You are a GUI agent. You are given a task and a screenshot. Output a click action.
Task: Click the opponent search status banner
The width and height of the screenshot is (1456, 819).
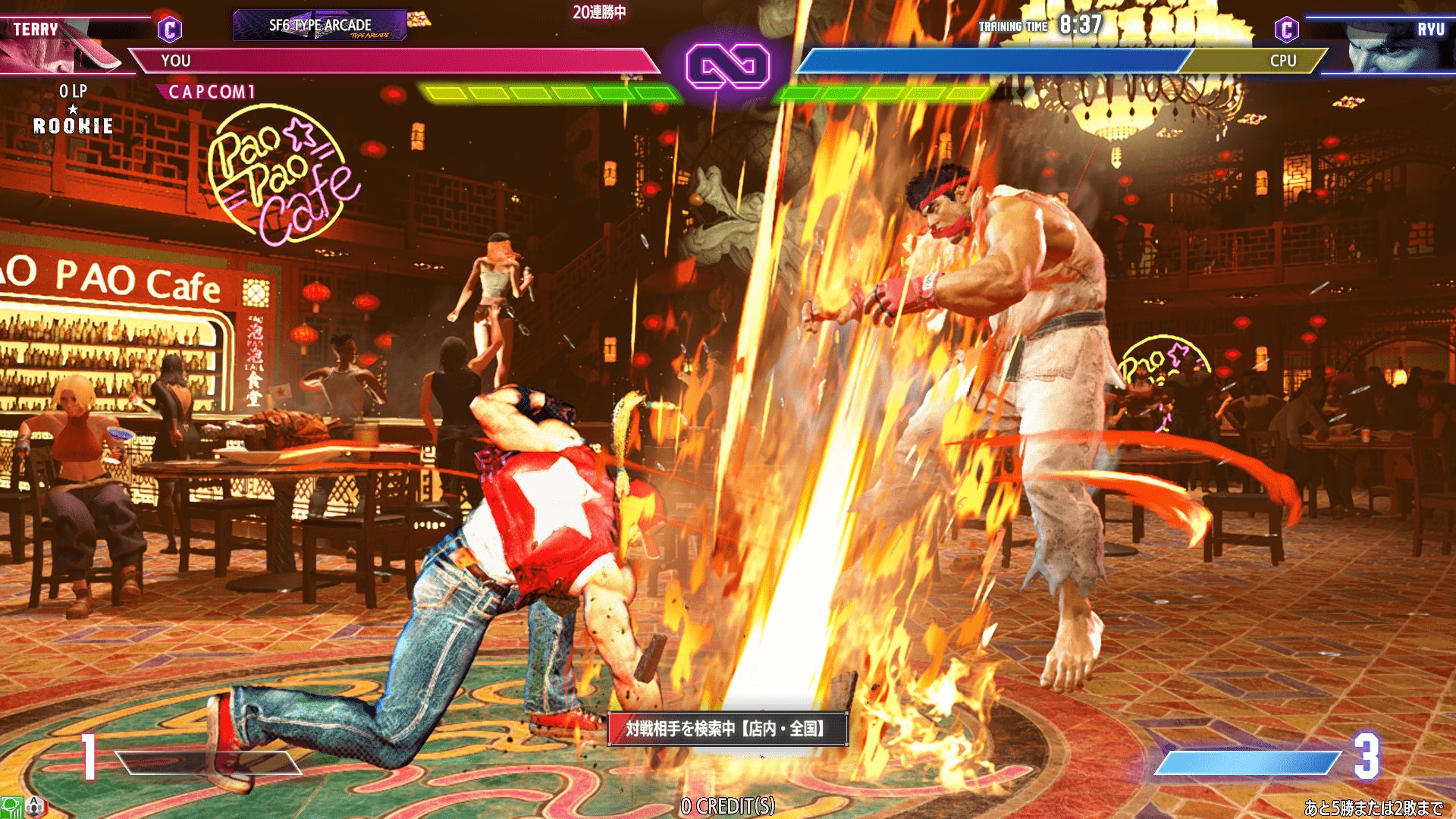coord(727,729)
